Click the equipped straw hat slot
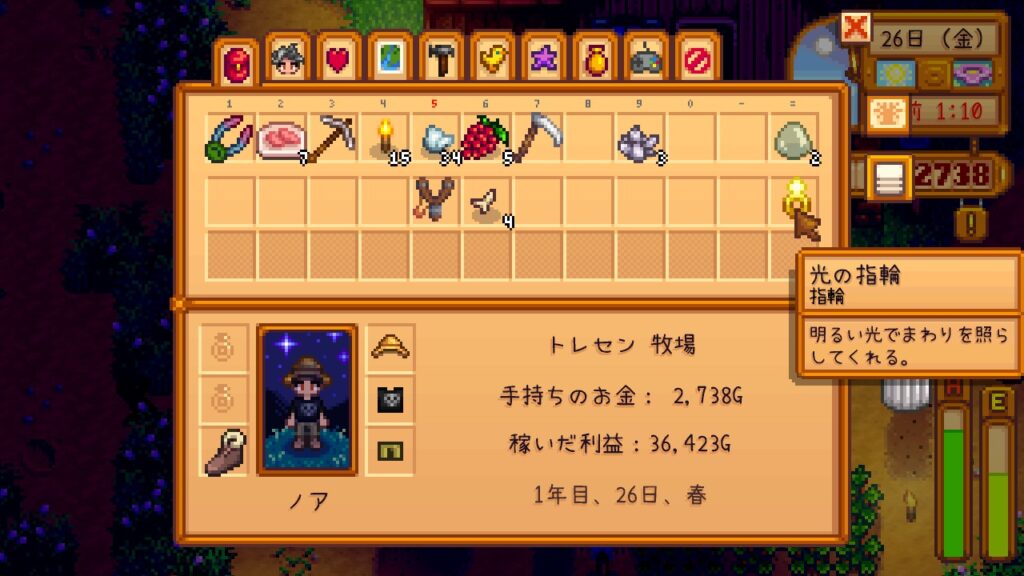 click(x=389, y=348)
